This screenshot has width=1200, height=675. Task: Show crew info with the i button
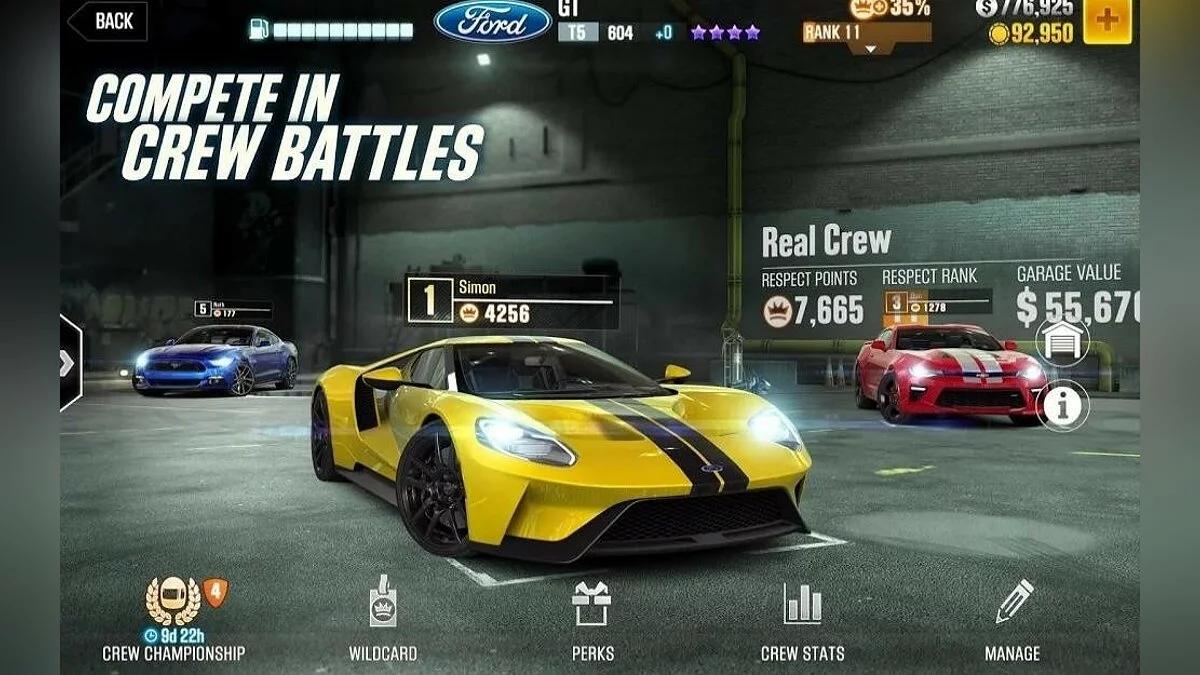point(1062,404)
